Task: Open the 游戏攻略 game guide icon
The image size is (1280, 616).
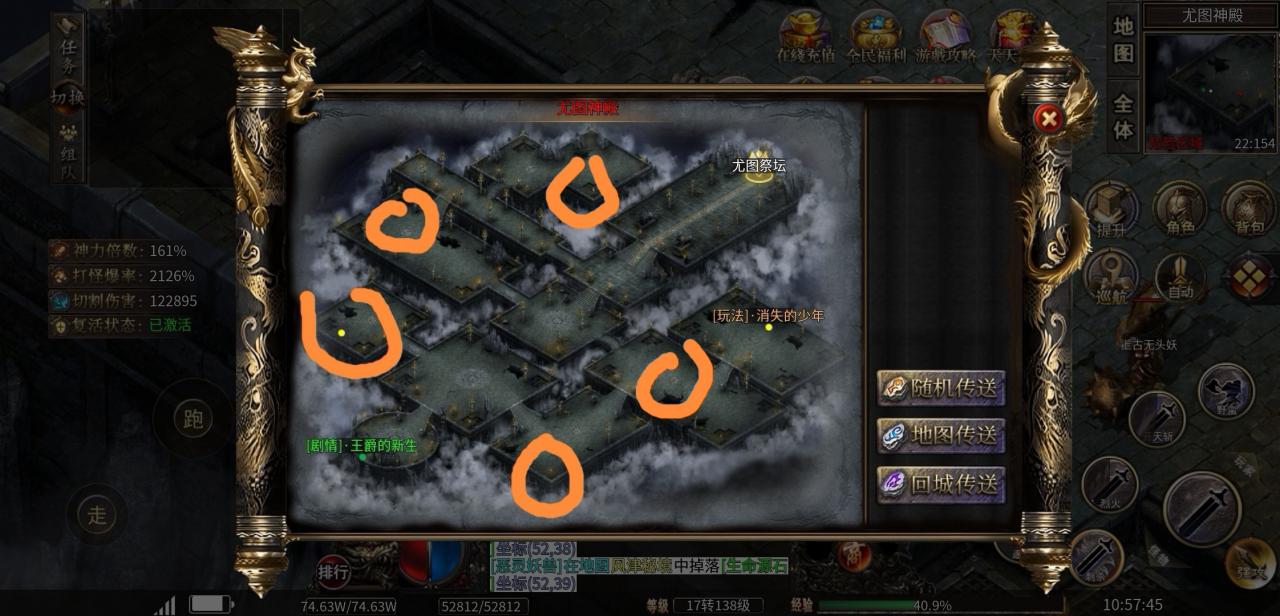Action: 945,37
